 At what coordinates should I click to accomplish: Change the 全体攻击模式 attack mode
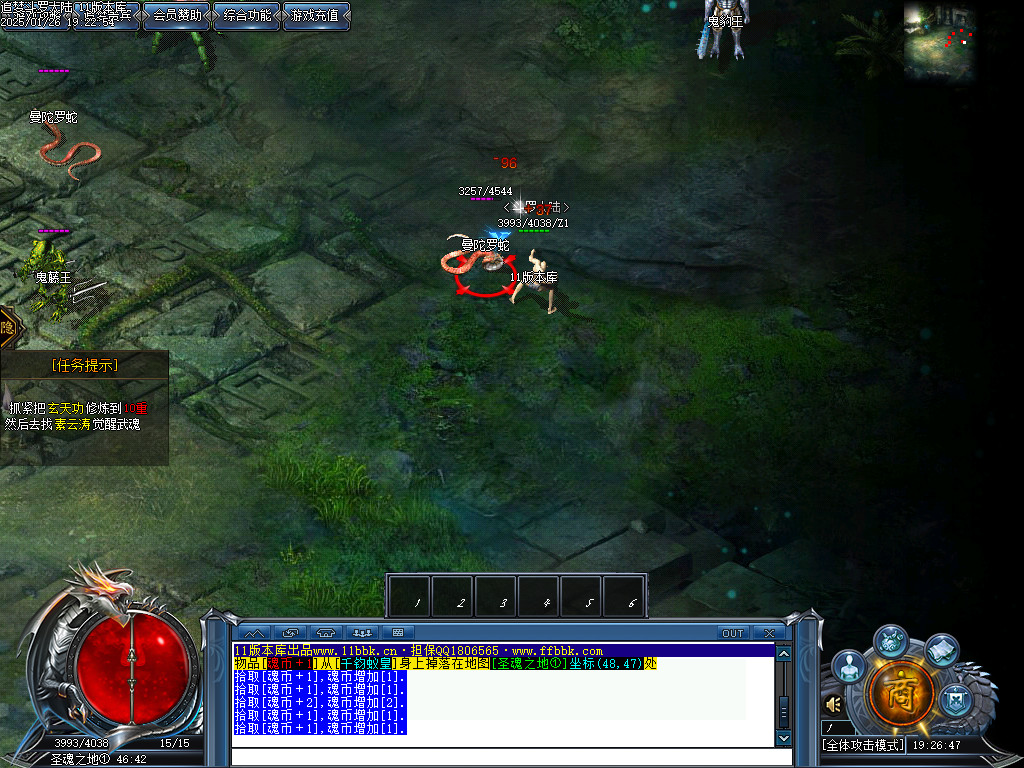tap(863, 745)
